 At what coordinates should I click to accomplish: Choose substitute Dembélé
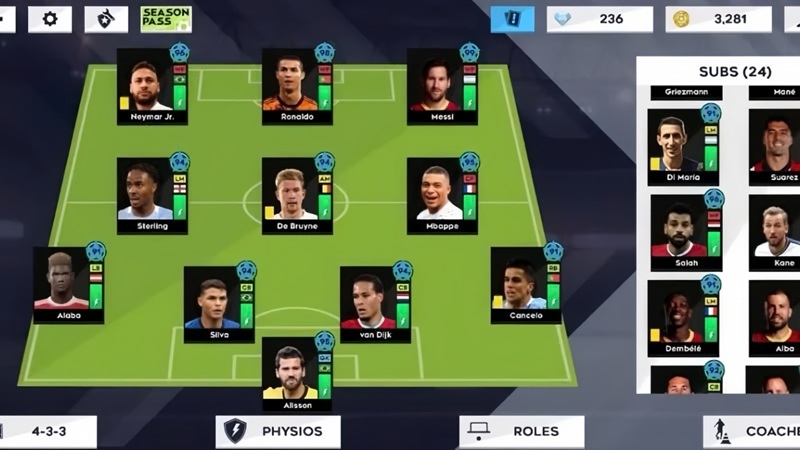point(683,318)
